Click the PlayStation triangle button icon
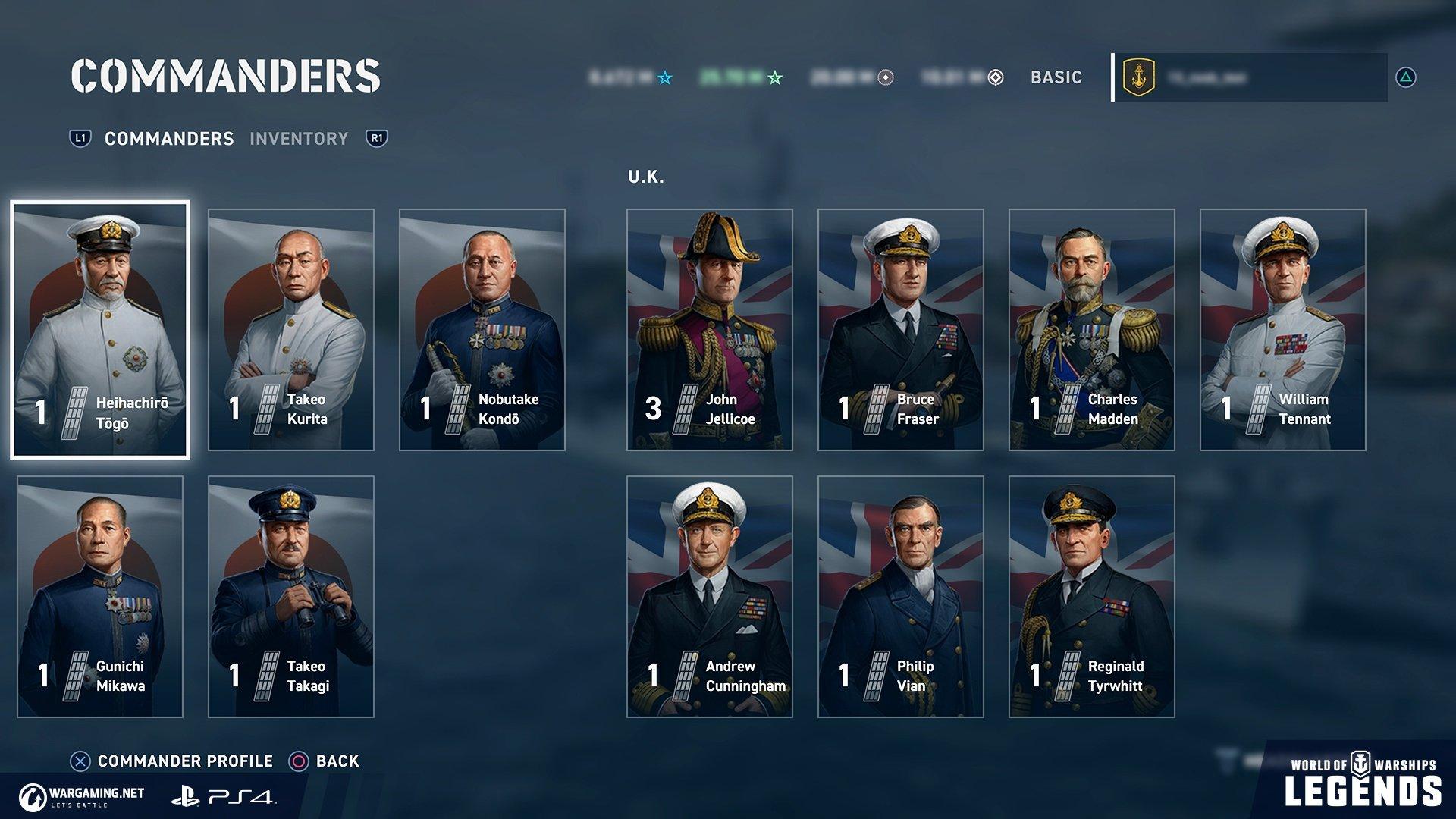Screen dimensions: 1456x819 pyautogui.click(x=1407, y=77)
